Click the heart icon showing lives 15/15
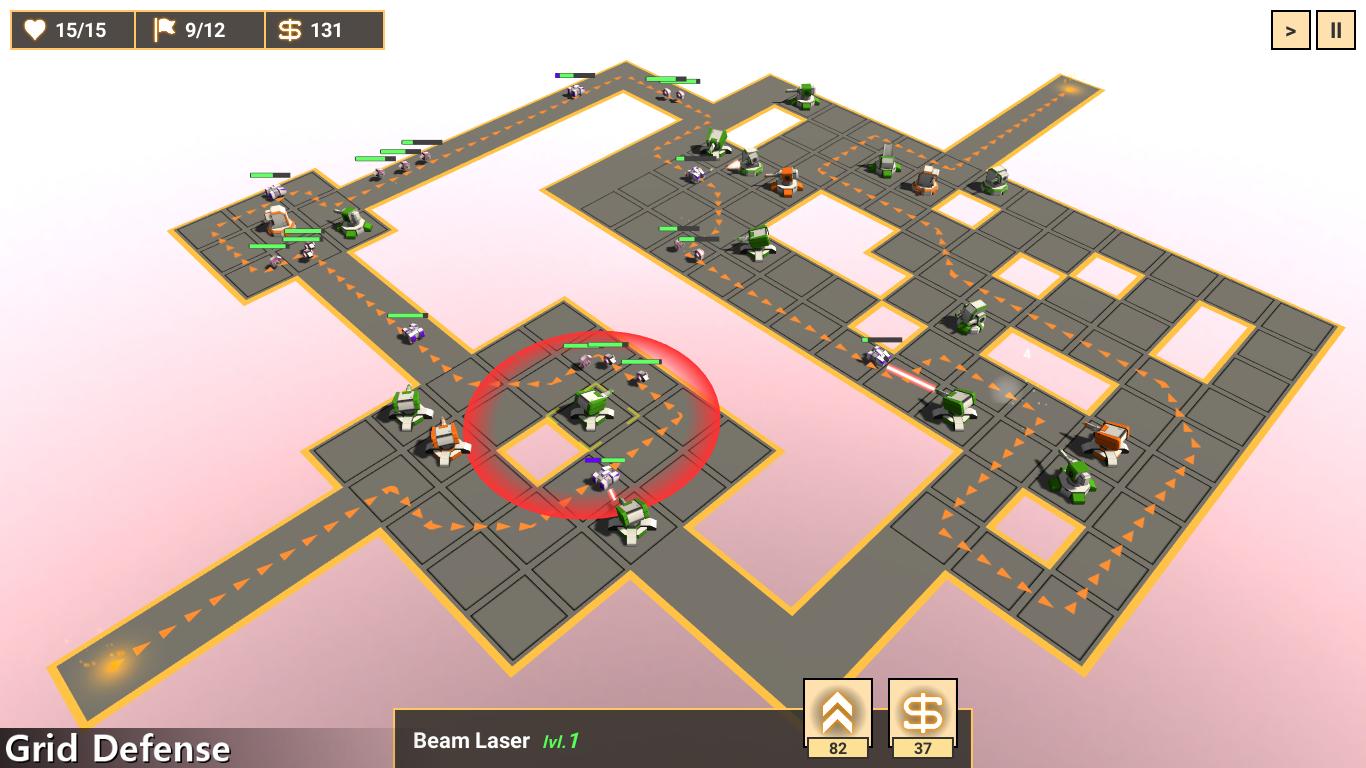The image size is (1366, 768). (35, 30)
